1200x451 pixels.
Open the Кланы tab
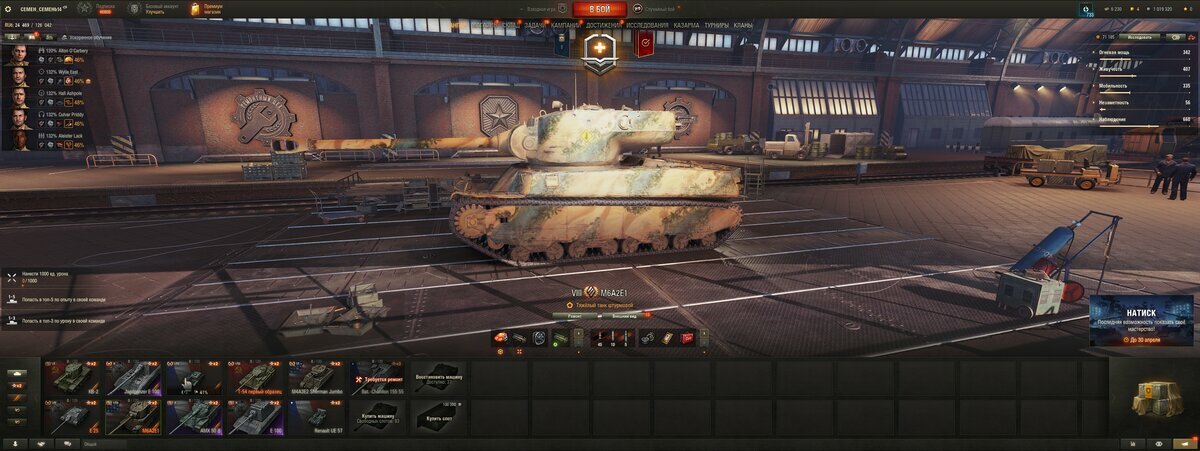coord(743,25)
